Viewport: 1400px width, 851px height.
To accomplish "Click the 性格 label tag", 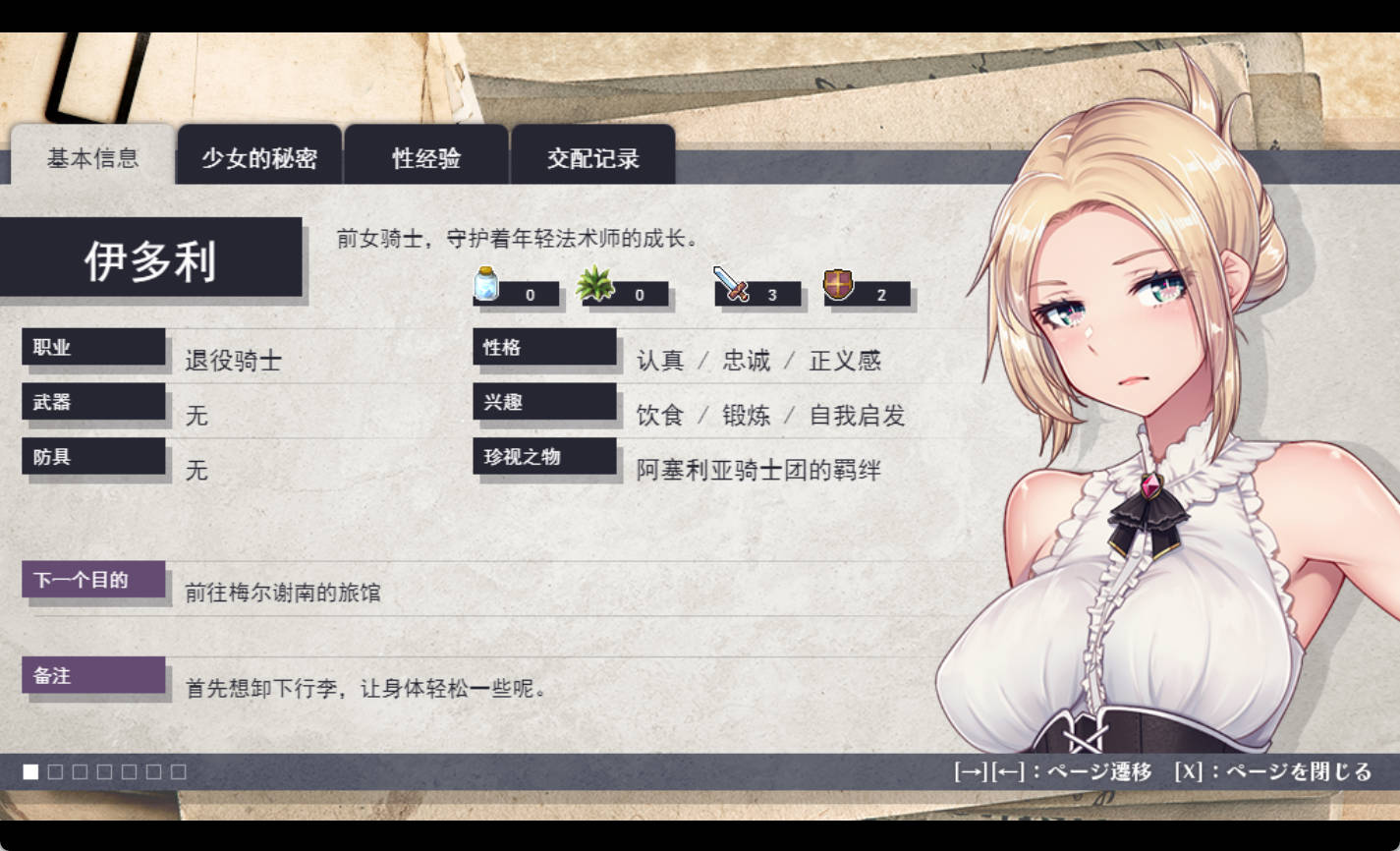I will (544, 348).
